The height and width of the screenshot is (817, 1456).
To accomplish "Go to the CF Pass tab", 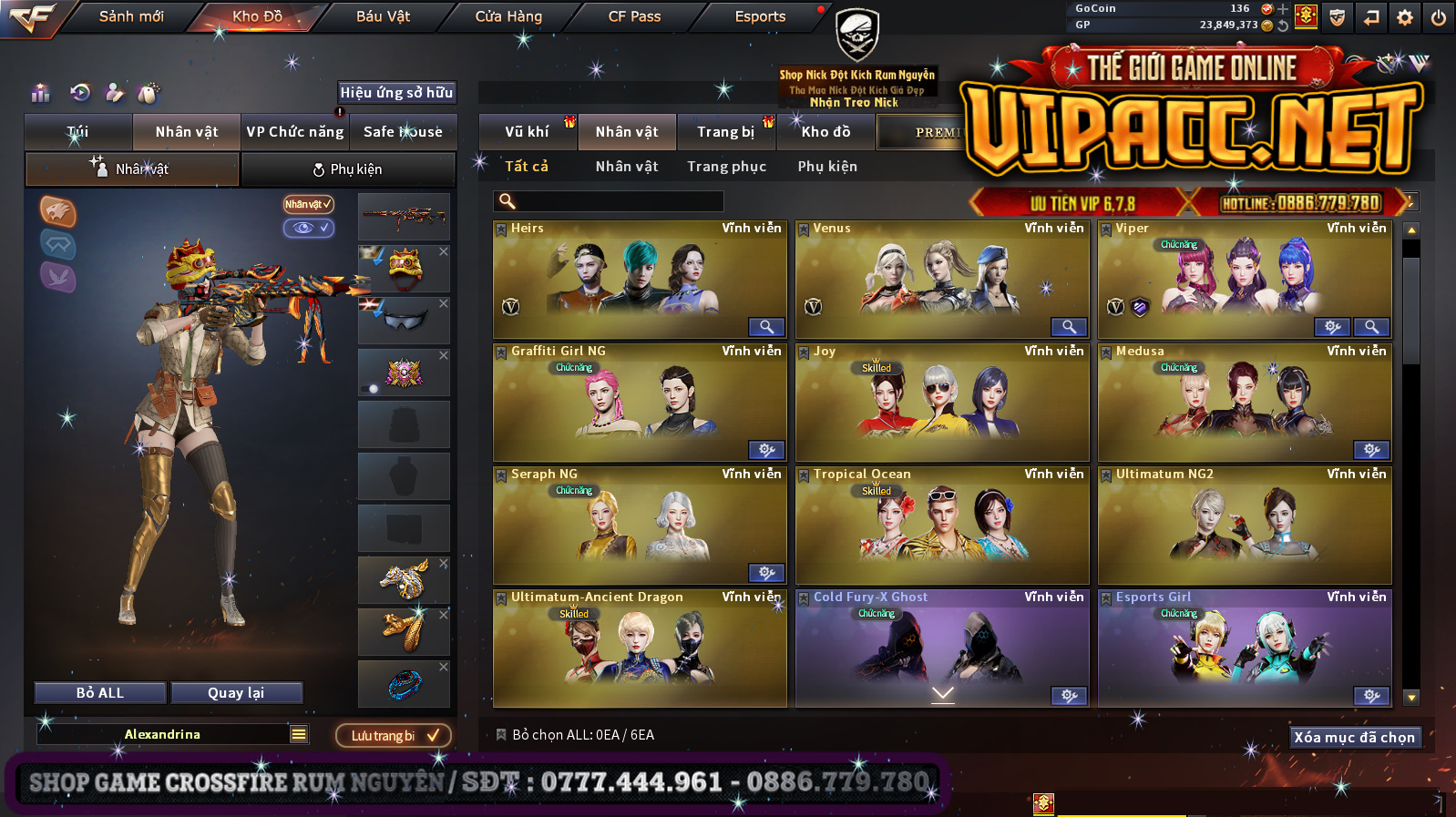I will [x=634, y=16].
